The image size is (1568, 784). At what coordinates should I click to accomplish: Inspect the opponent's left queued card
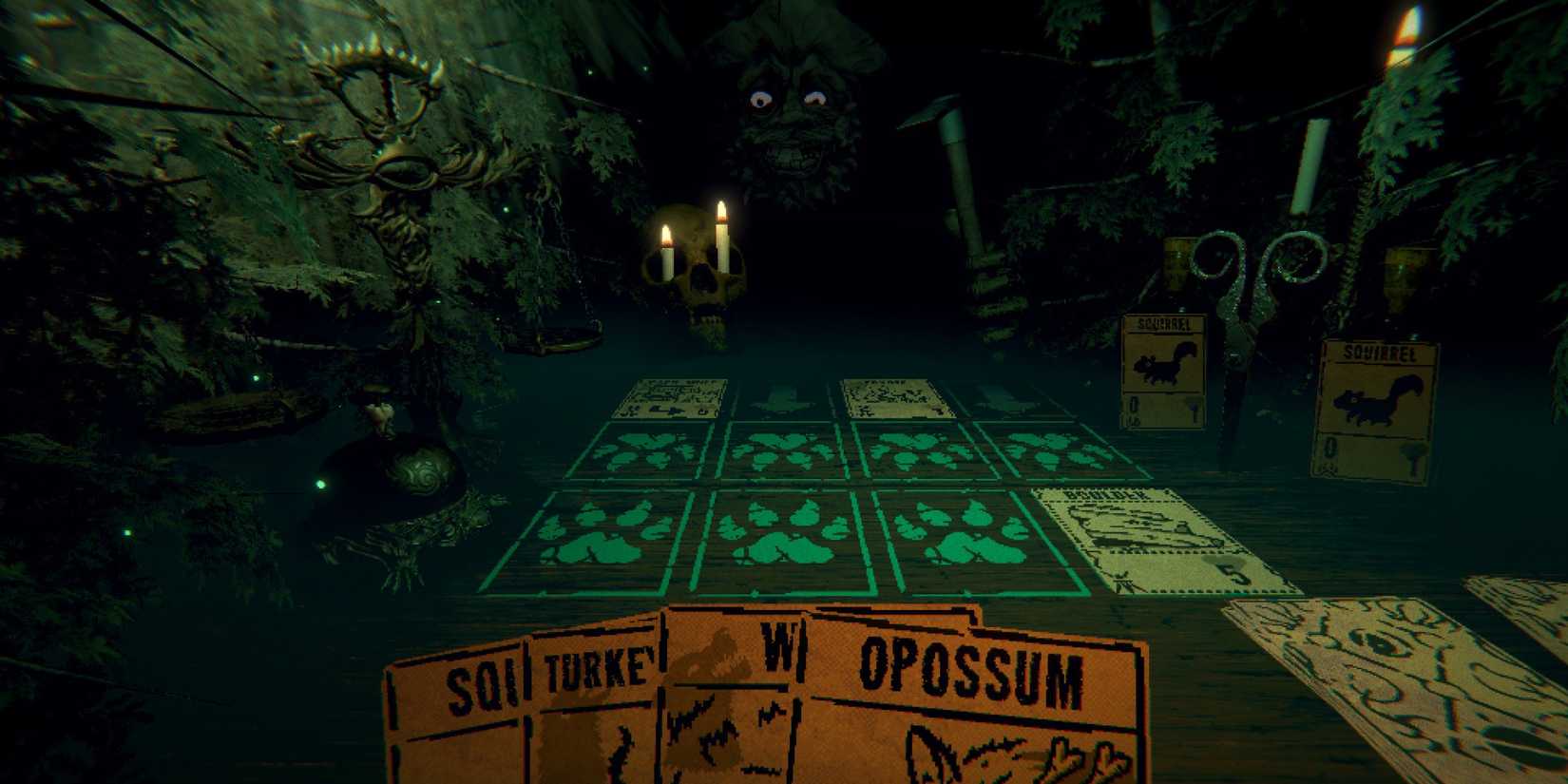675,399
